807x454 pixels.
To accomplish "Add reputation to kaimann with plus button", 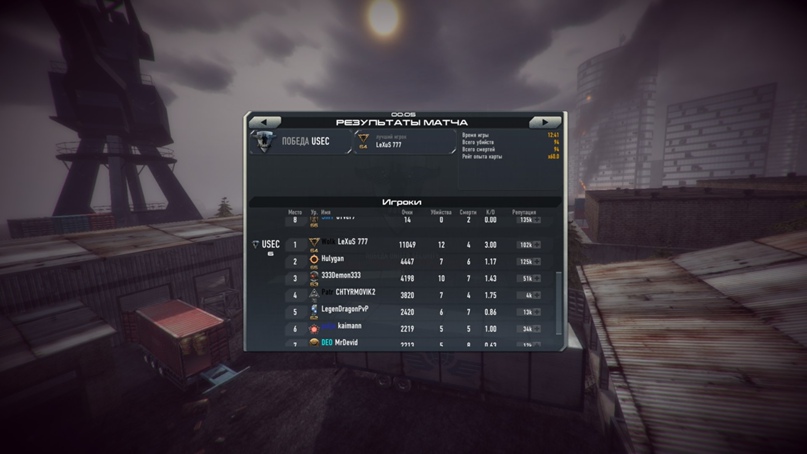I will coord(537,328).
